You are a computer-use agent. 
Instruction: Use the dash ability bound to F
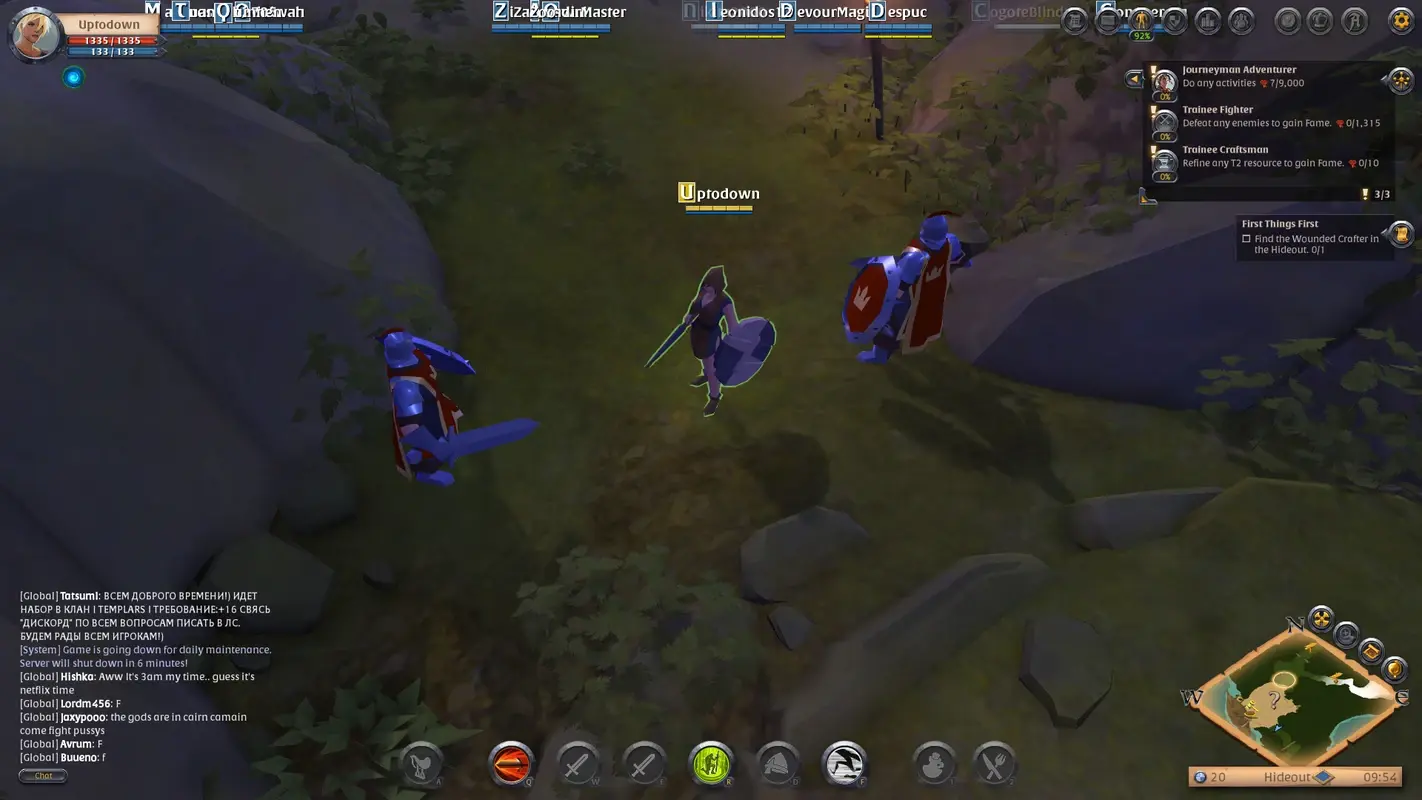(x=845, y=763)
